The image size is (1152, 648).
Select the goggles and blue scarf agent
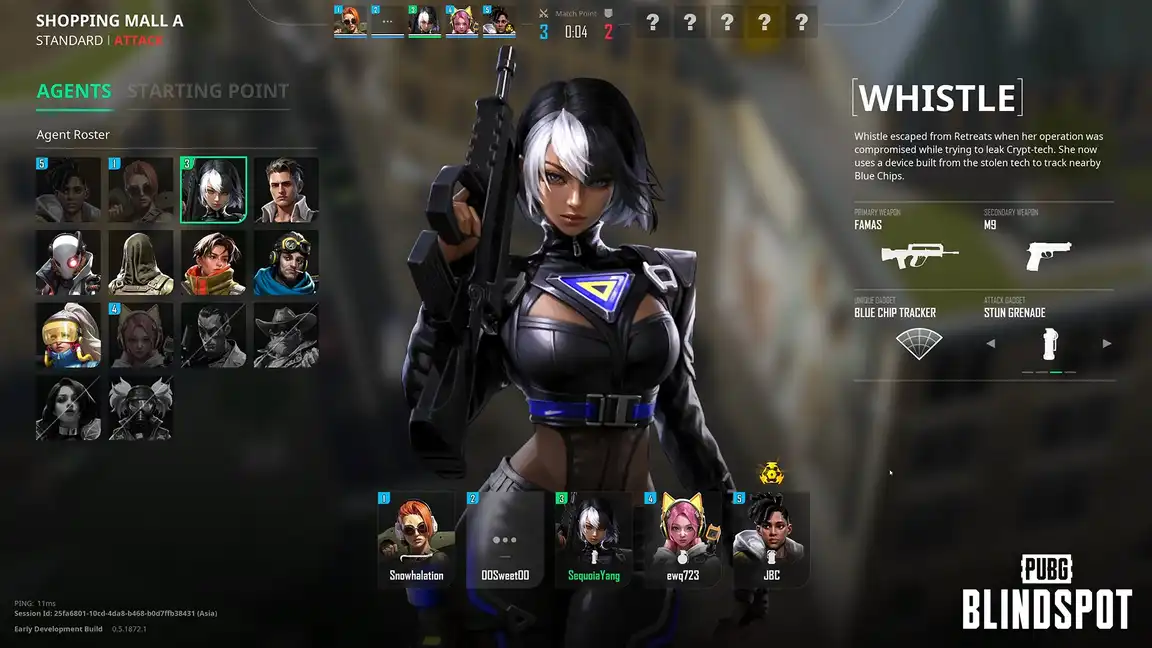click(x=286, y=263)
